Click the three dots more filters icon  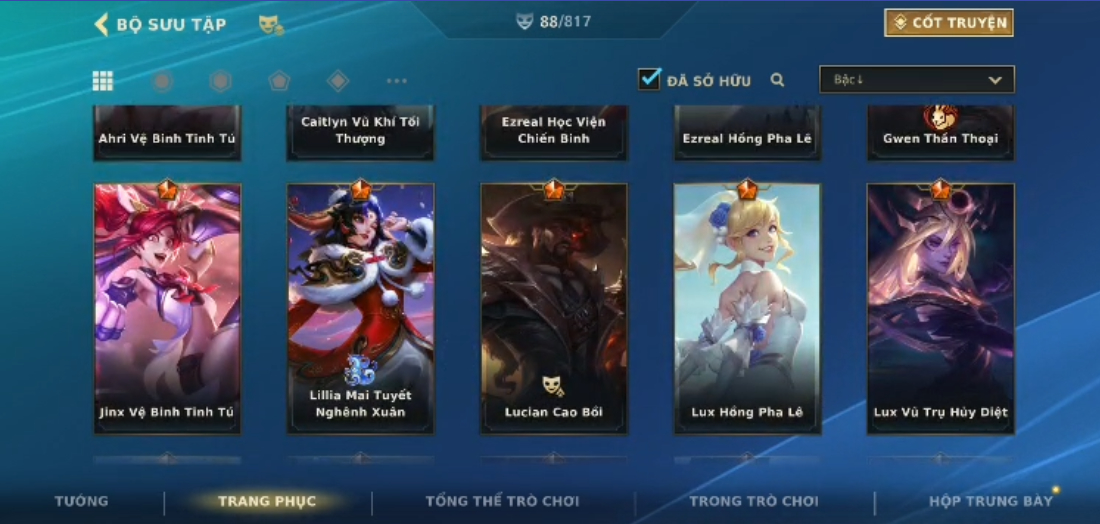click(396, 81)
